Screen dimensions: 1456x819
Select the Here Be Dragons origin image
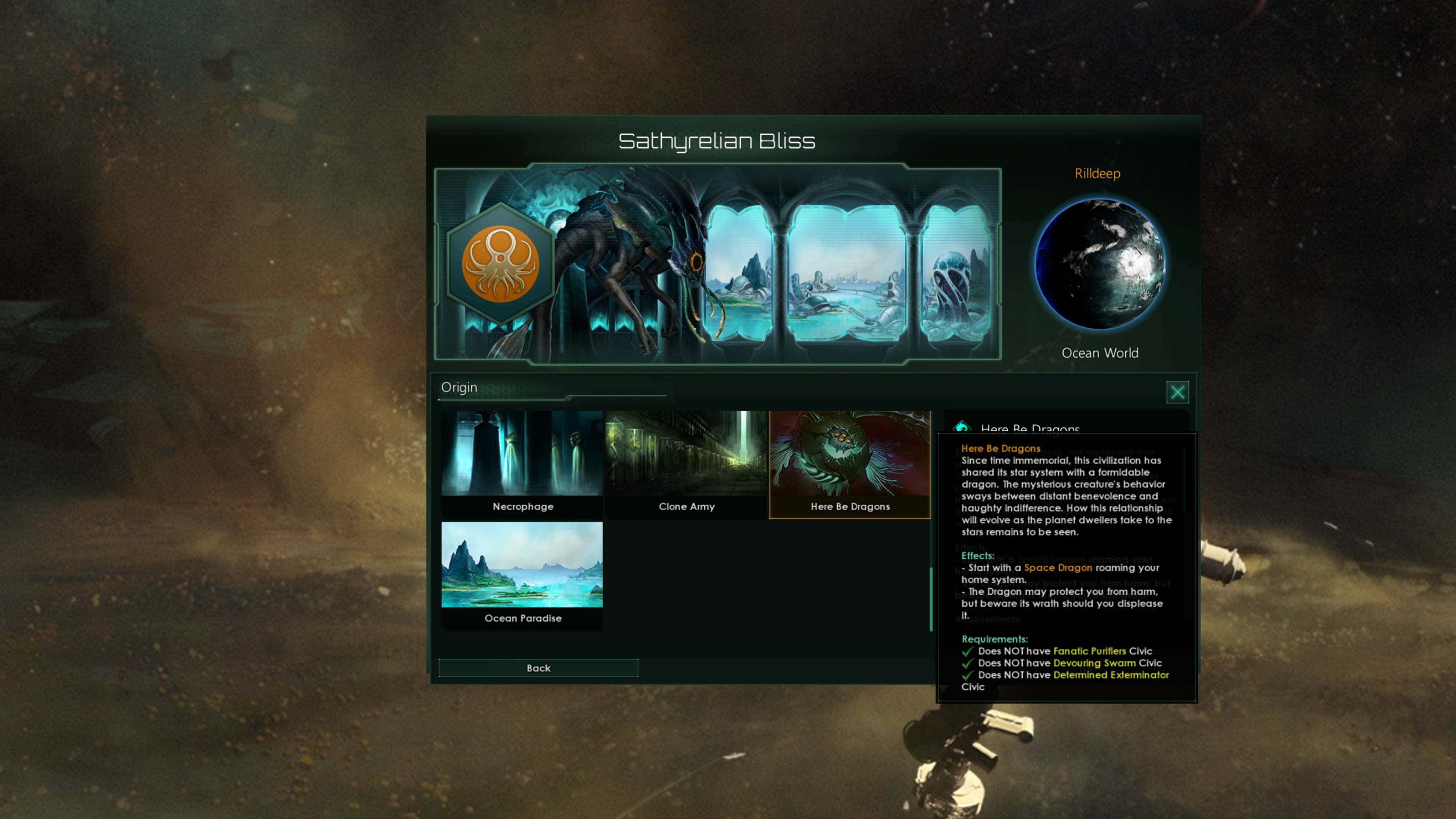coord(850,452)
